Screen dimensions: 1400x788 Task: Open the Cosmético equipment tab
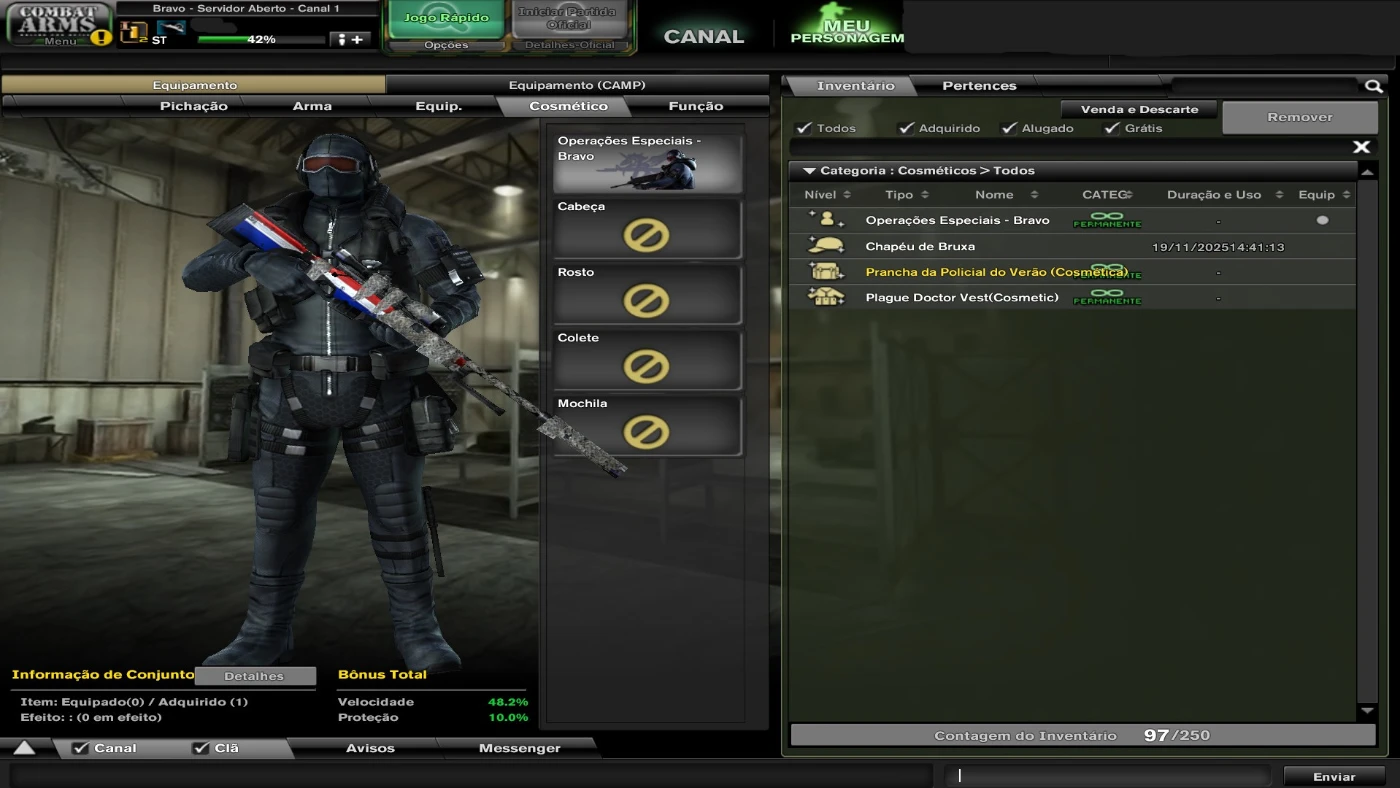[x=571, y=105]
